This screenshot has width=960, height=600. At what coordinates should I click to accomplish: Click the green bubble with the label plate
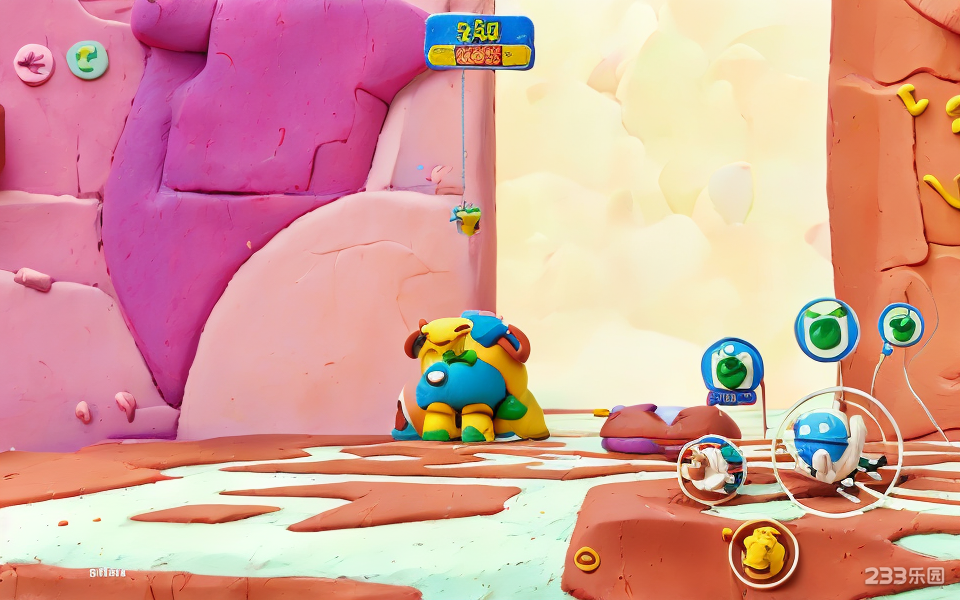[x=732, y=370]
